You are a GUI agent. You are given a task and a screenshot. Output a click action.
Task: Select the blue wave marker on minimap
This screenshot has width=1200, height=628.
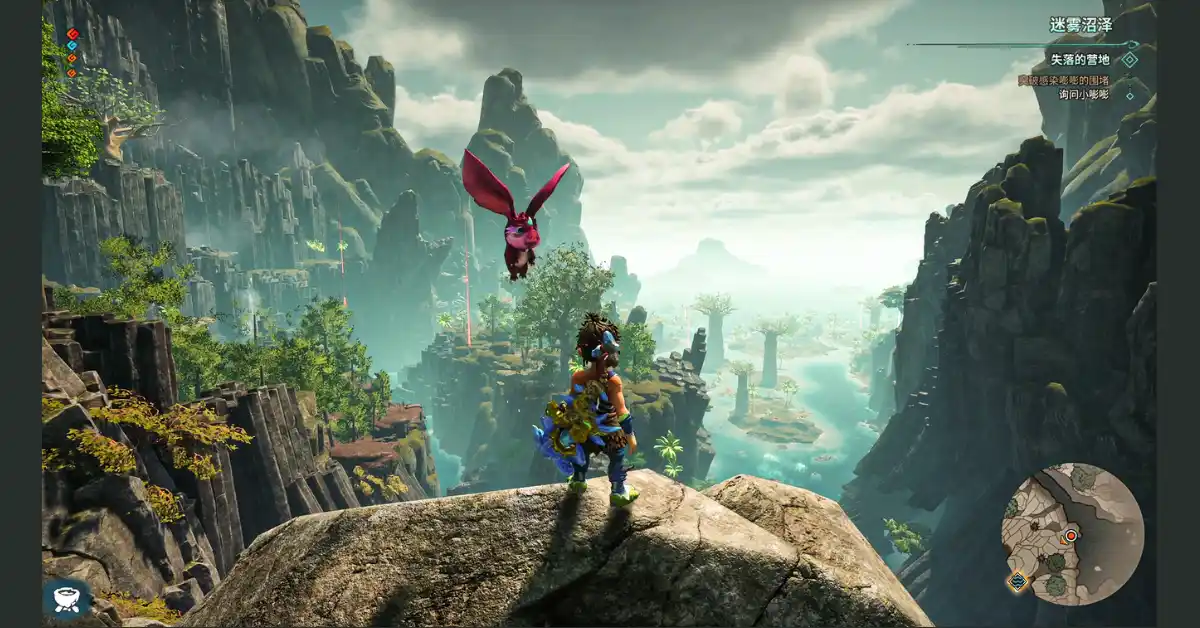(x=1018, y=581)
